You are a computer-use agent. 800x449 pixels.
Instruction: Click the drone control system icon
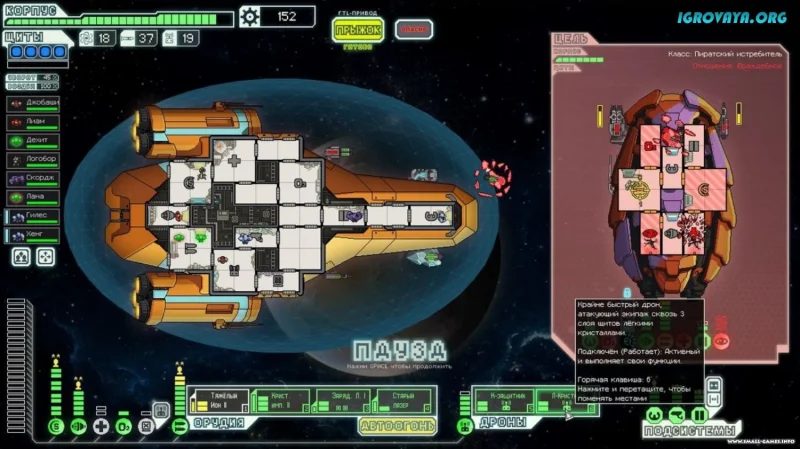click(x=465, y=427)
